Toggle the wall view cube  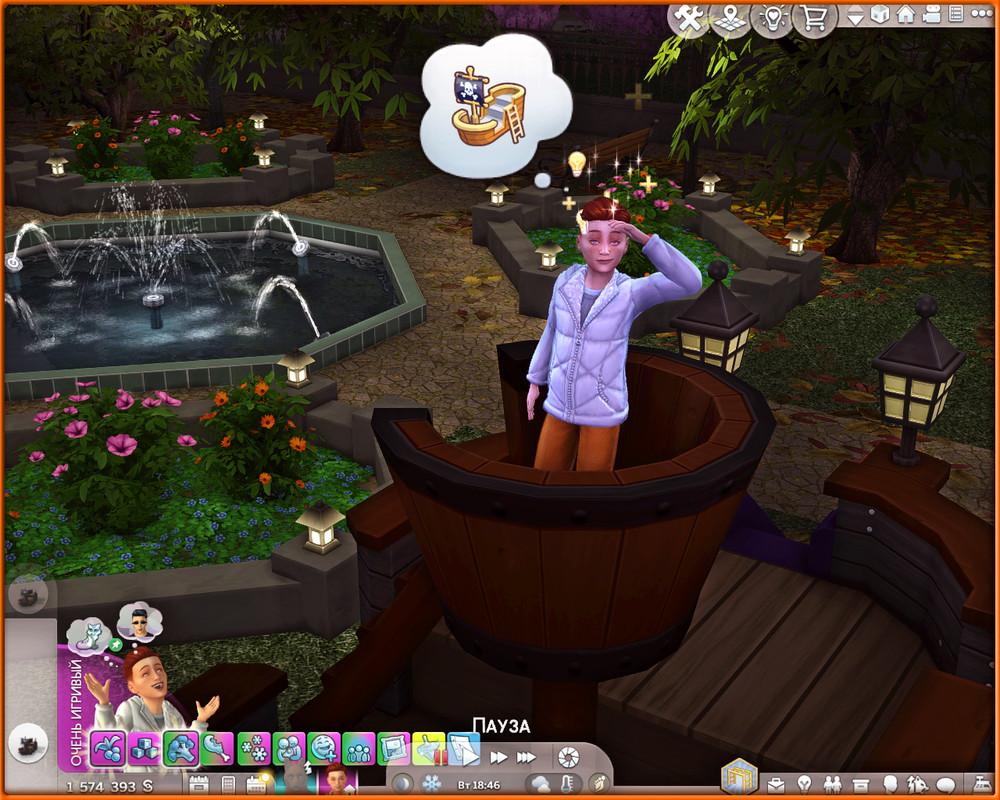[x=880, y=15]
